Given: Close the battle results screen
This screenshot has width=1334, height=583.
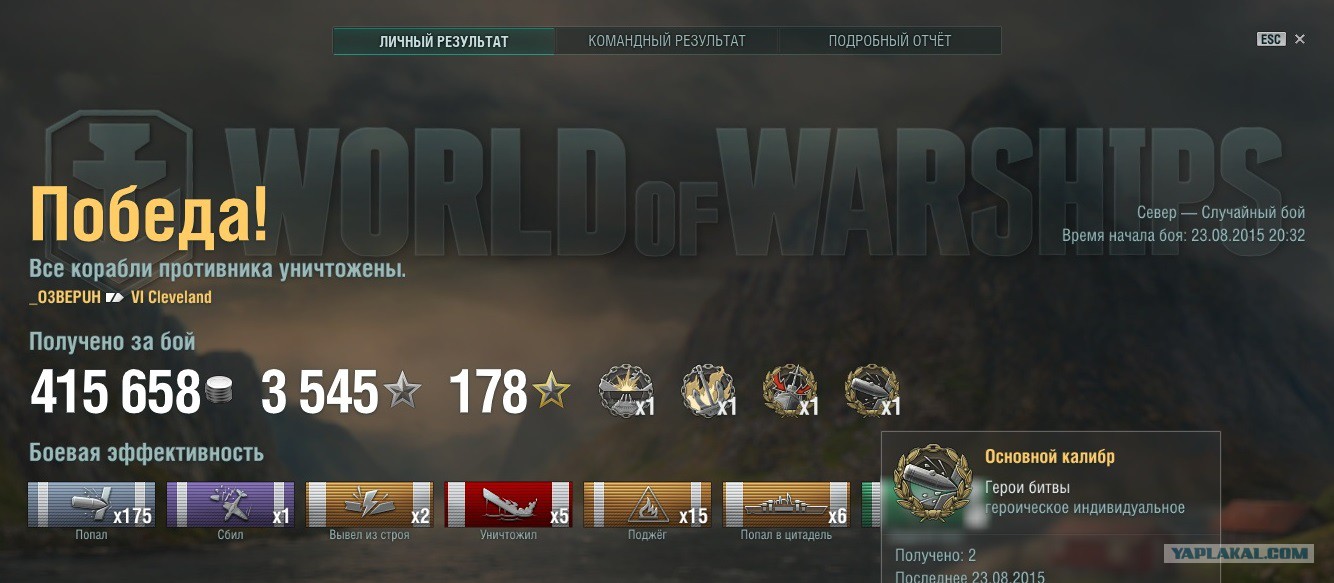Looking at the screenshot, I should (1300, 39).
